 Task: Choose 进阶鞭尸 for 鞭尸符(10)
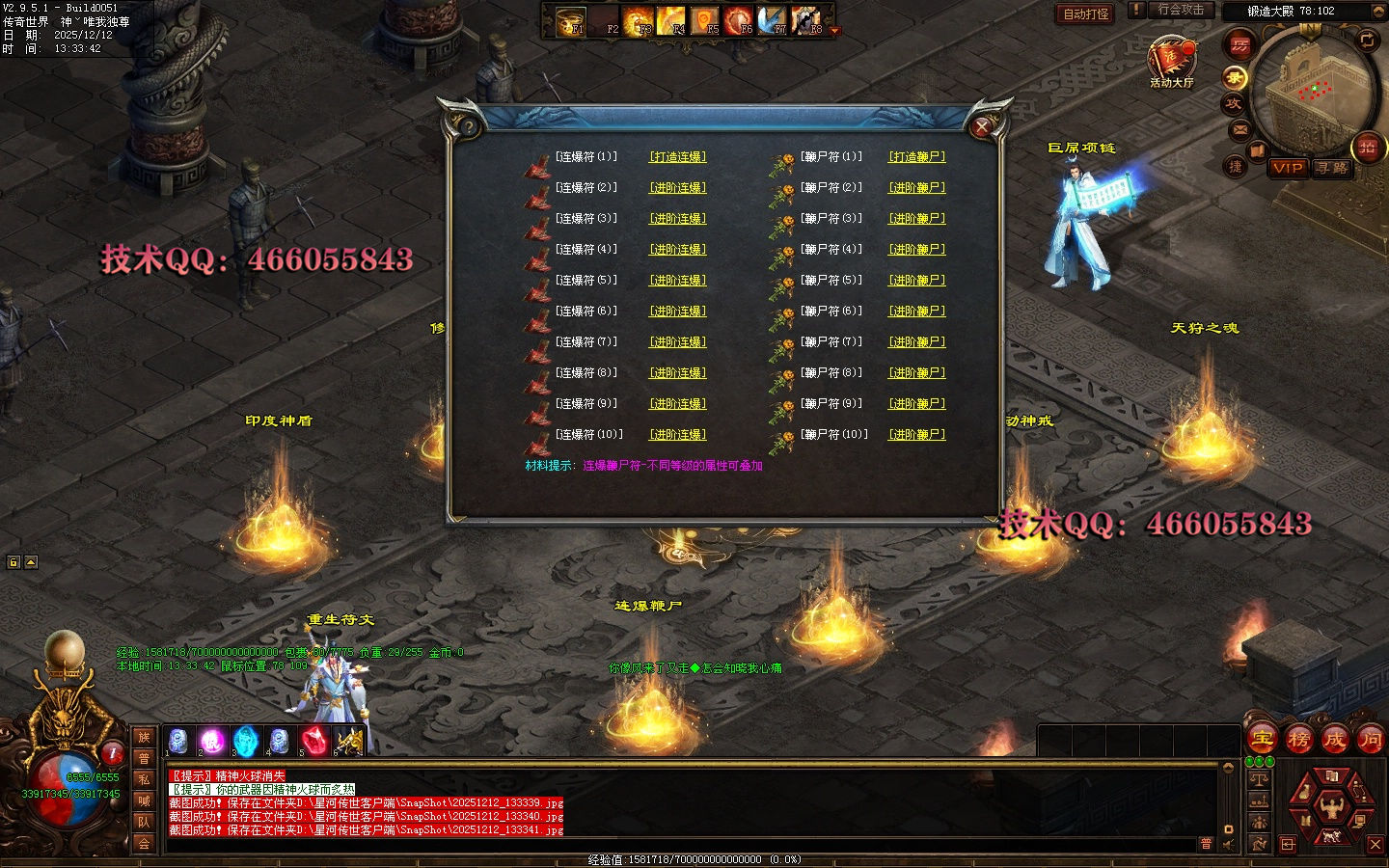pyautogui.click(x=916, y=435)
